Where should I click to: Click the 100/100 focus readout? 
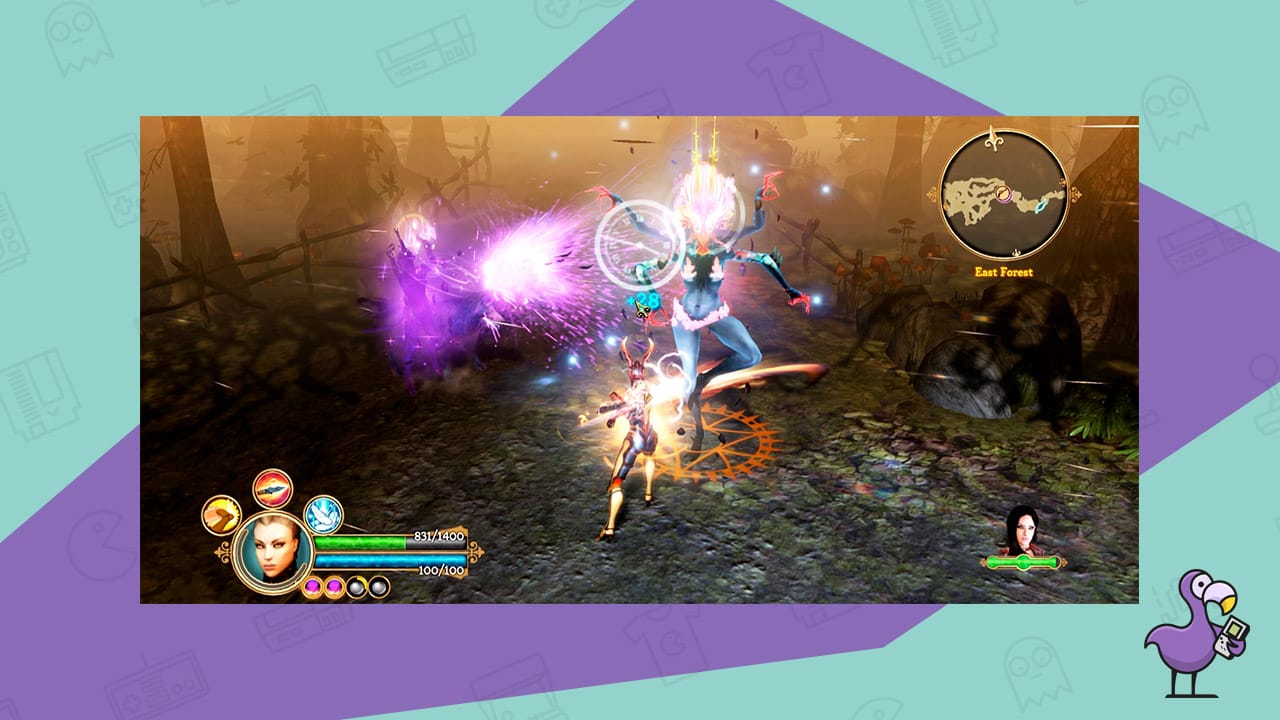click(x=440, y=571)
